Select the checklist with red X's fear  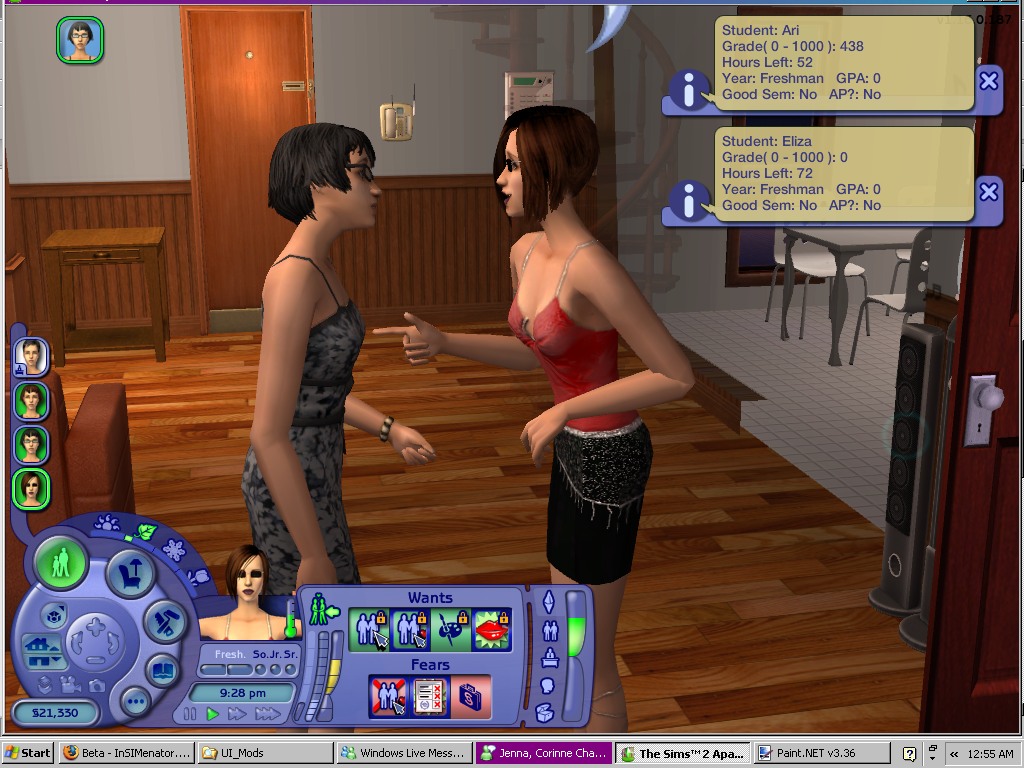pyautogui.click(x=430, y=696)
